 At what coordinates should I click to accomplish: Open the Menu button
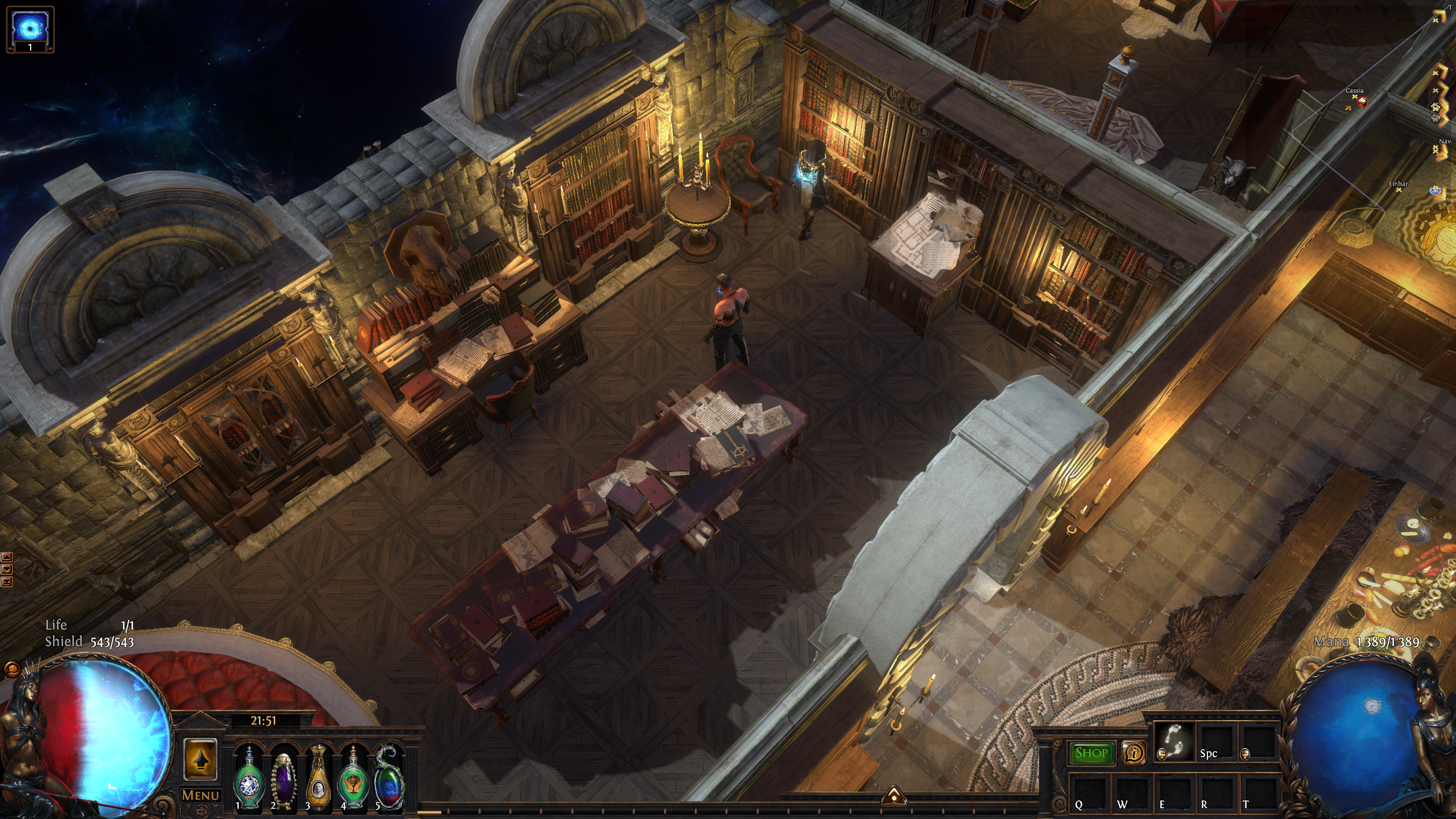click(x=200, y=795)
